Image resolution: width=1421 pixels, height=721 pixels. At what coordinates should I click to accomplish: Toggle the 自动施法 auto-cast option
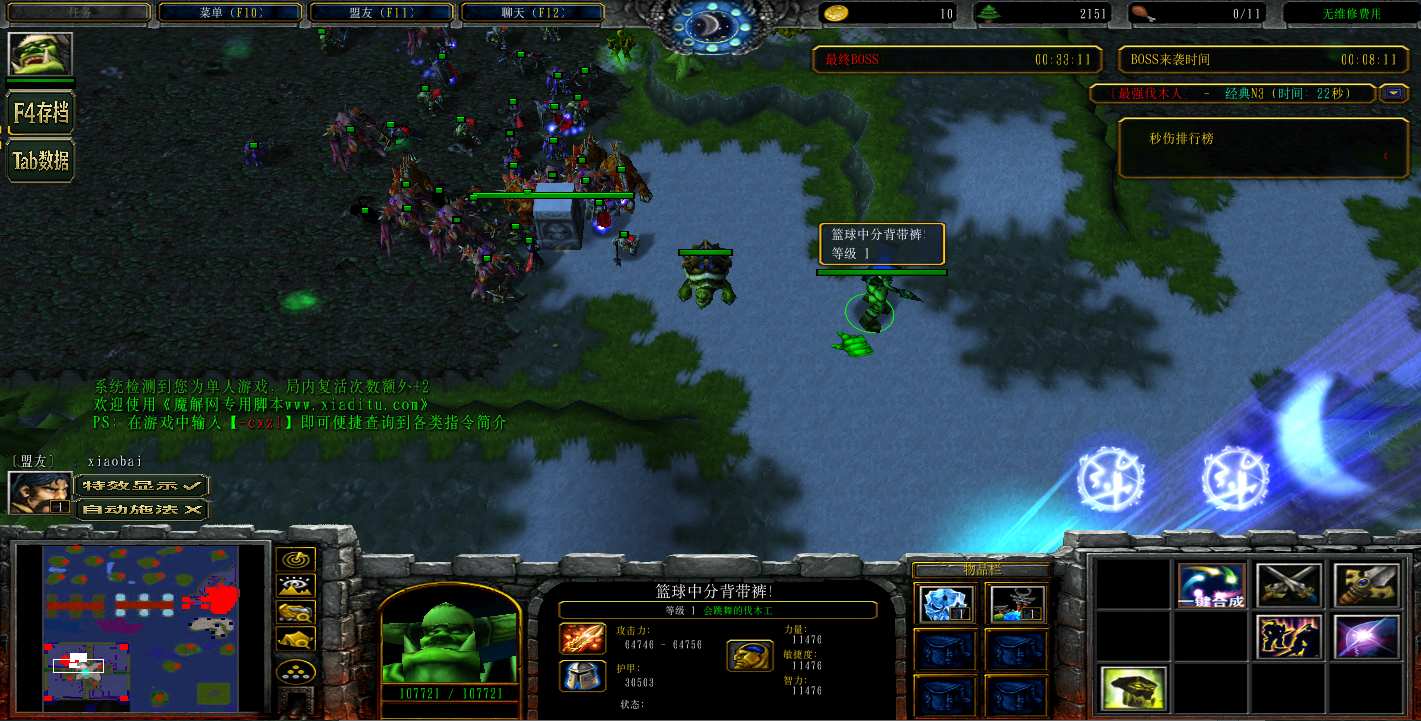(x=142, y=509)
